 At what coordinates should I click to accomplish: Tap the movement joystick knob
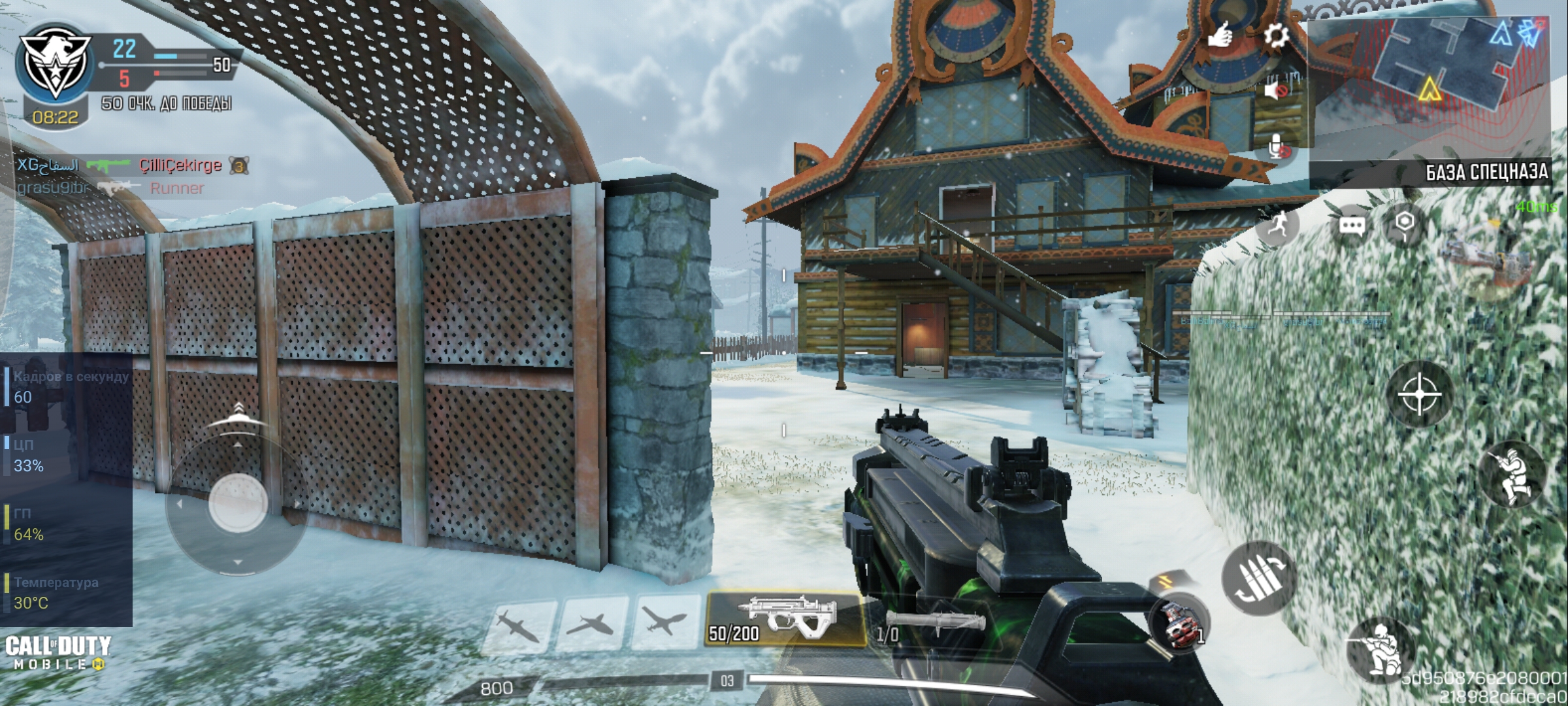coord(238,505)
